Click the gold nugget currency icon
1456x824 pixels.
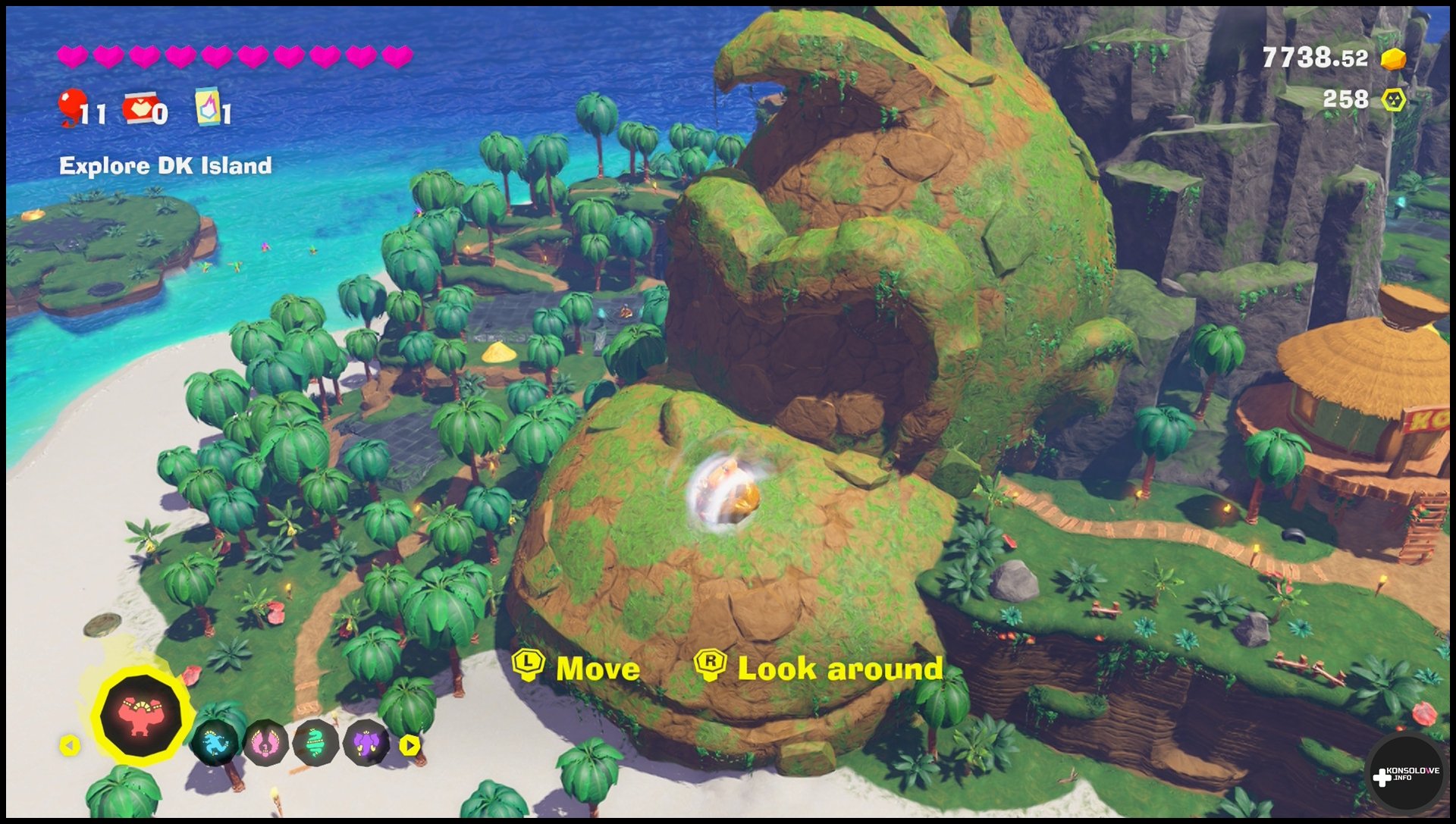tap(1393, 58)
